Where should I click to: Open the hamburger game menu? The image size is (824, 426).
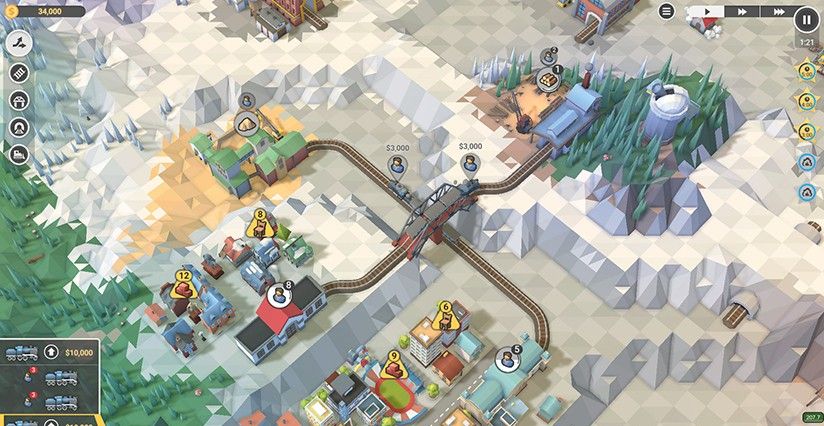pos(667,12)
